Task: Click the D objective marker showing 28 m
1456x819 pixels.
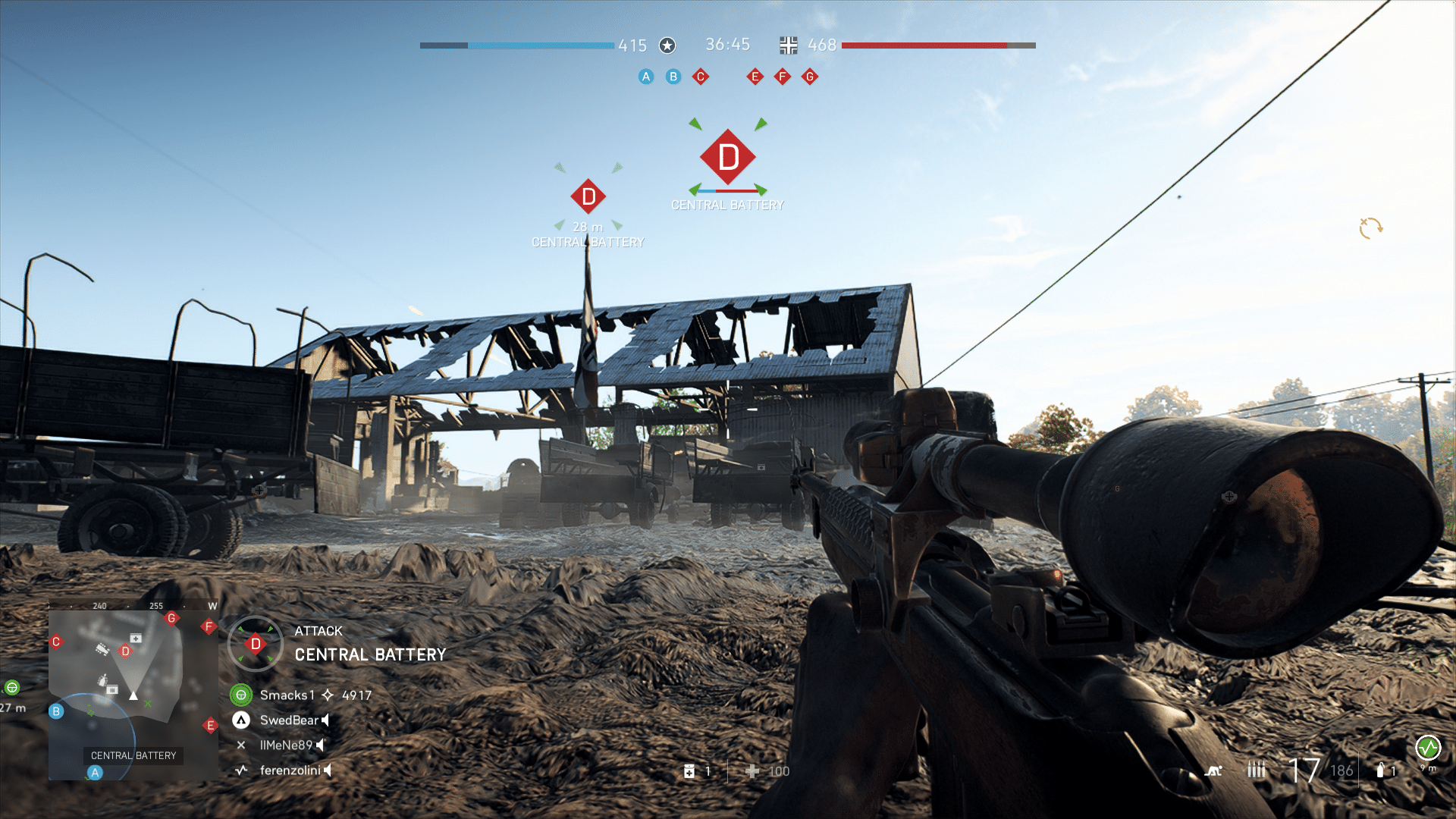Action: (x=588, y=197)
